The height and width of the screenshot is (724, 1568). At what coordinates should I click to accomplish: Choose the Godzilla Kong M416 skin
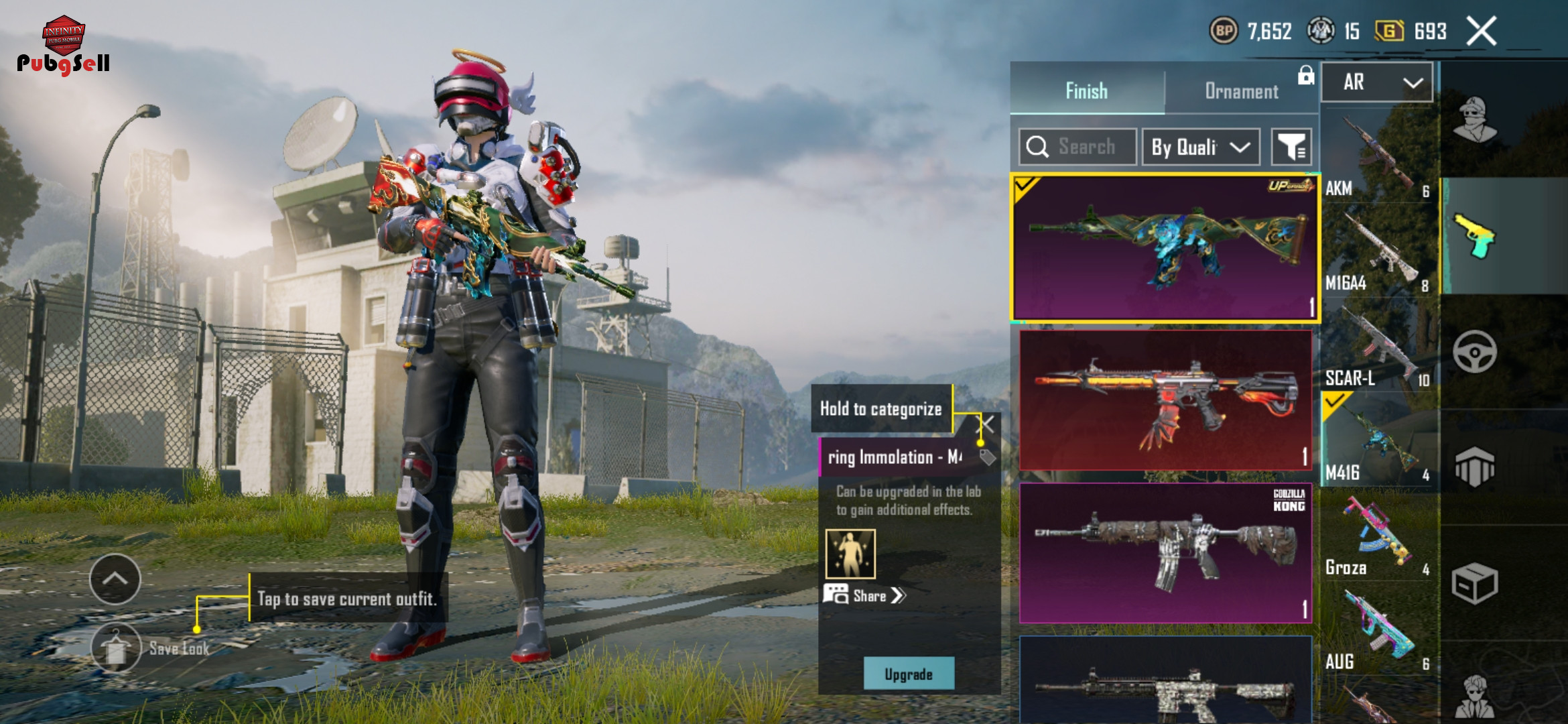pos(1165,552)
